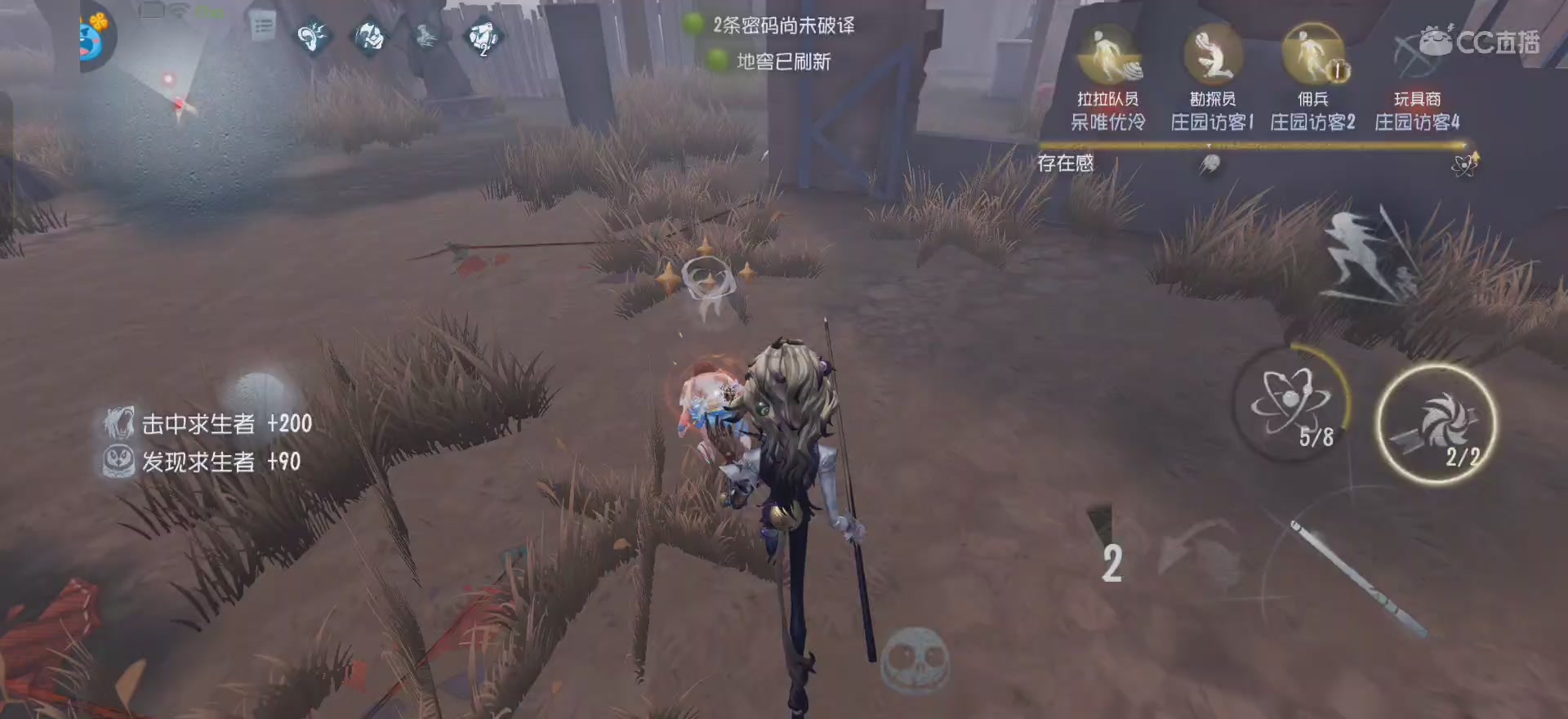Use the 5/8 presence skill button
The image size is (1568, 719).
(1295, 409)
